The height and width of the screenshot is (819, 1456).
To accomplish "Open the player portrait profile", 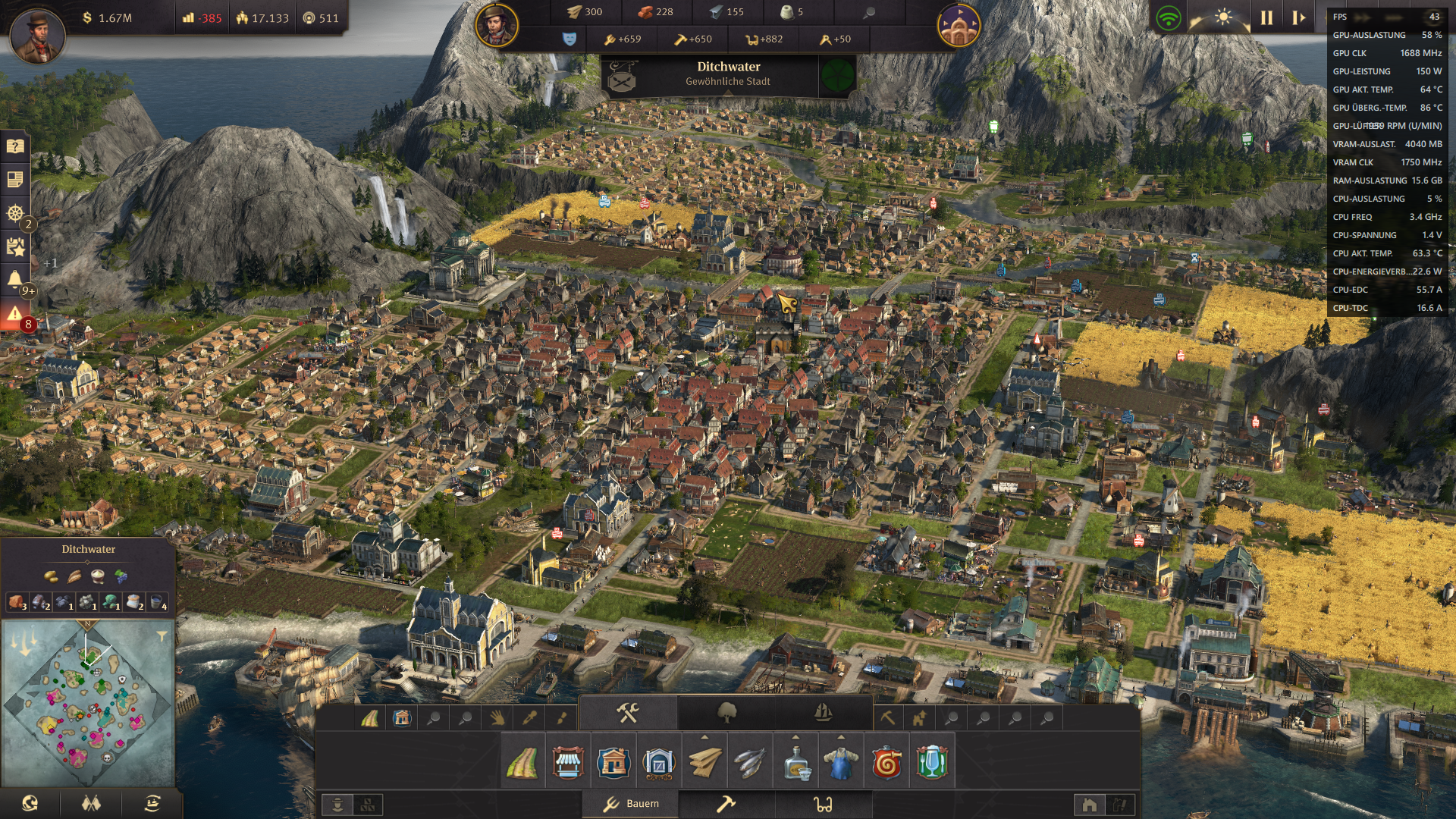I will pos(36,34).
